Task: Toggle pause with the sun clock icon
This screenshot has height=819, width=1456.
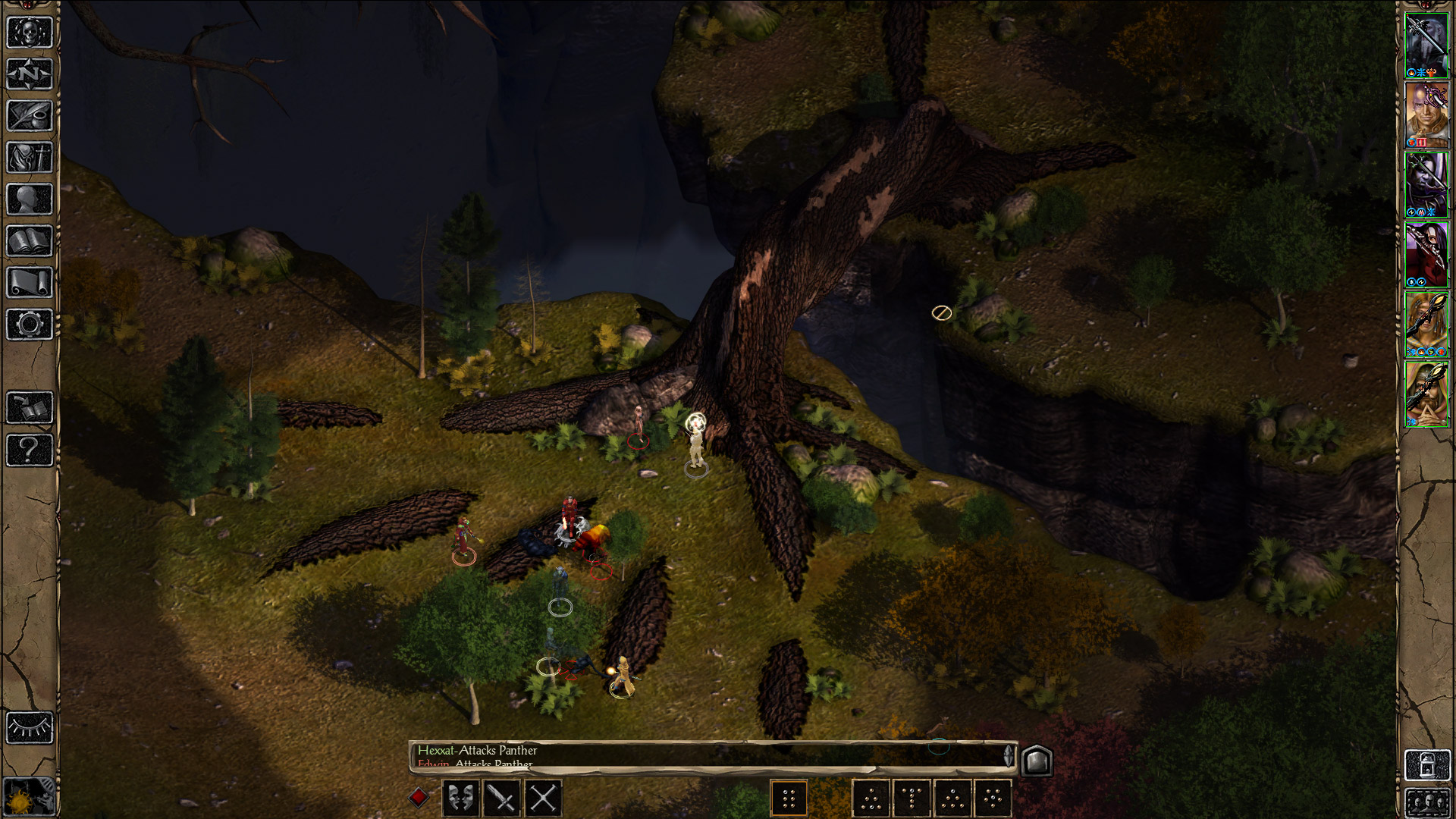Action: [x=30, y=797]
